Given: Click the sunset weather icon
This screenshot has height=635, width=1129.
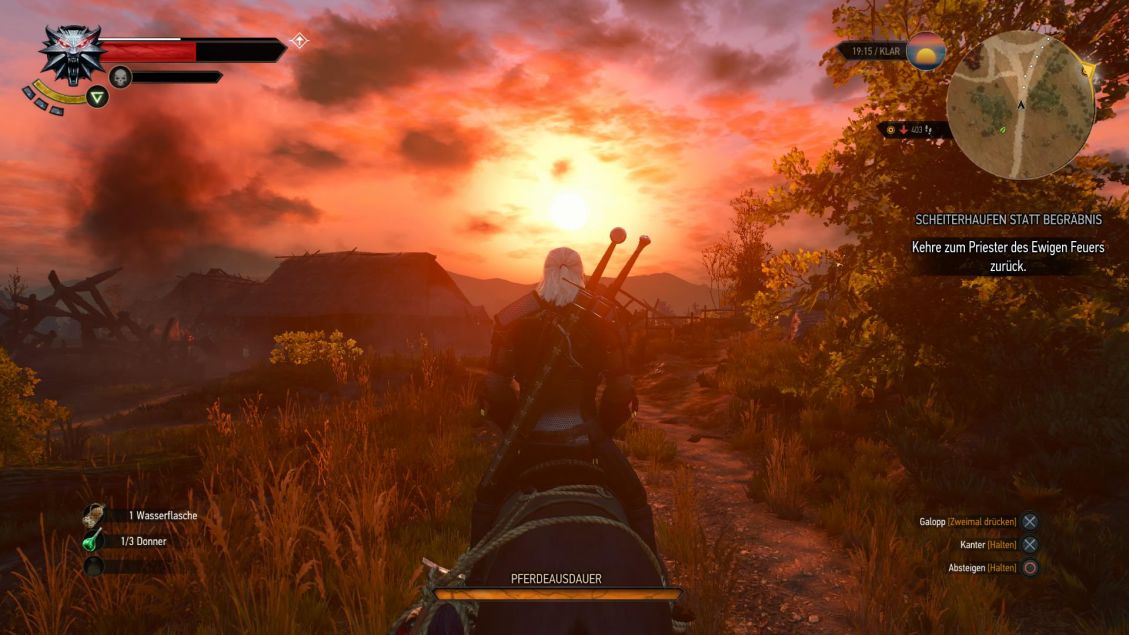Looking at the screenshot, I should [x=925, y=51].
